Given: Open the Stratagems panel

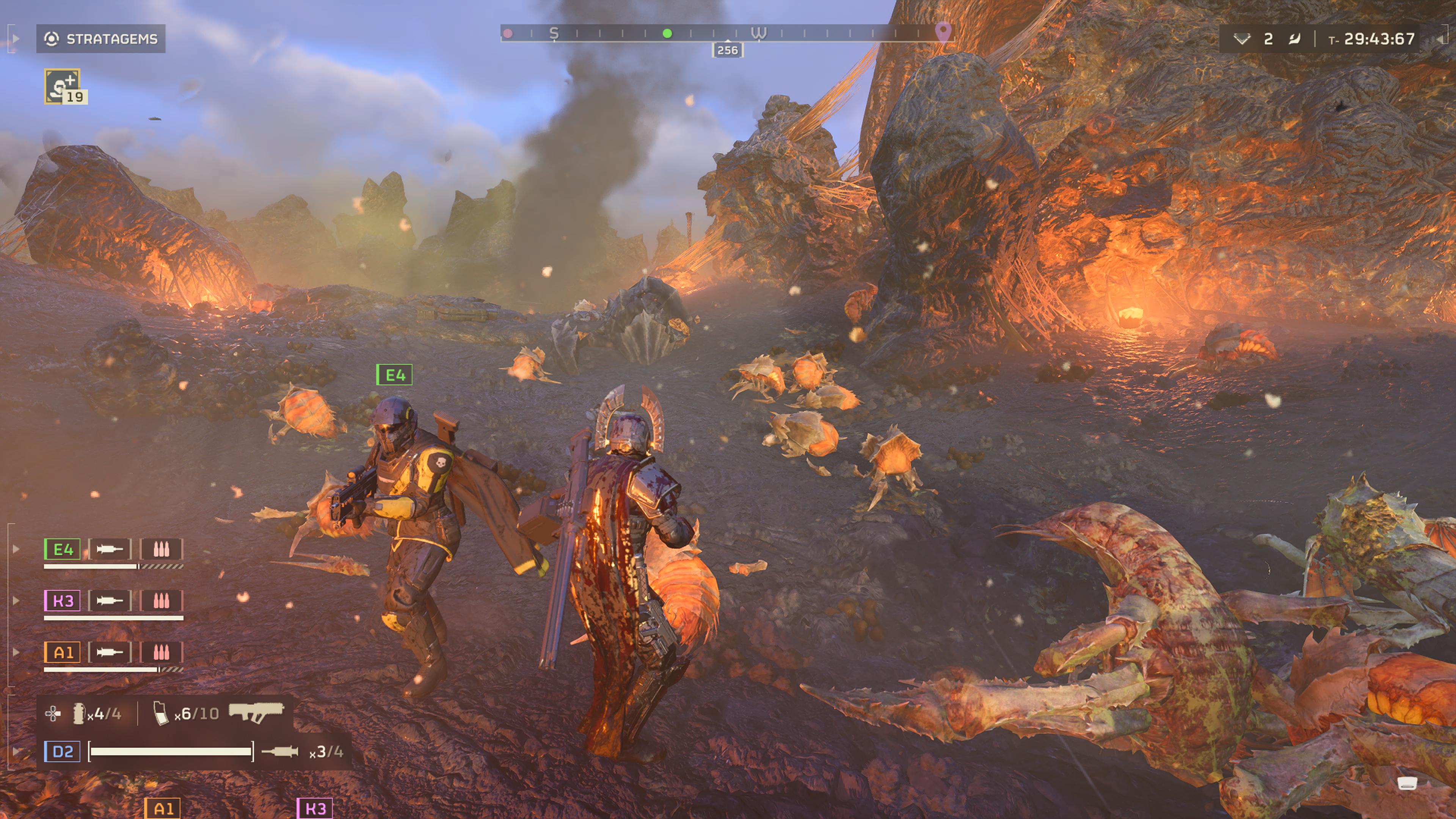Looking at the screenshot, I should point(100,39).
